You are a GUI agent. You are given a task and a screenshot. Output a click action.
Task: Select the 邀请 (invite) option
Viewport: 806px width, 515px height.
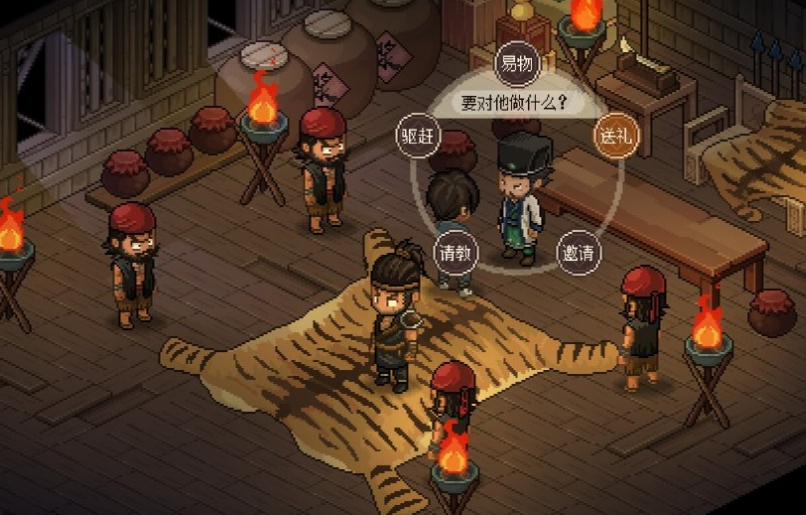[579, 252]
